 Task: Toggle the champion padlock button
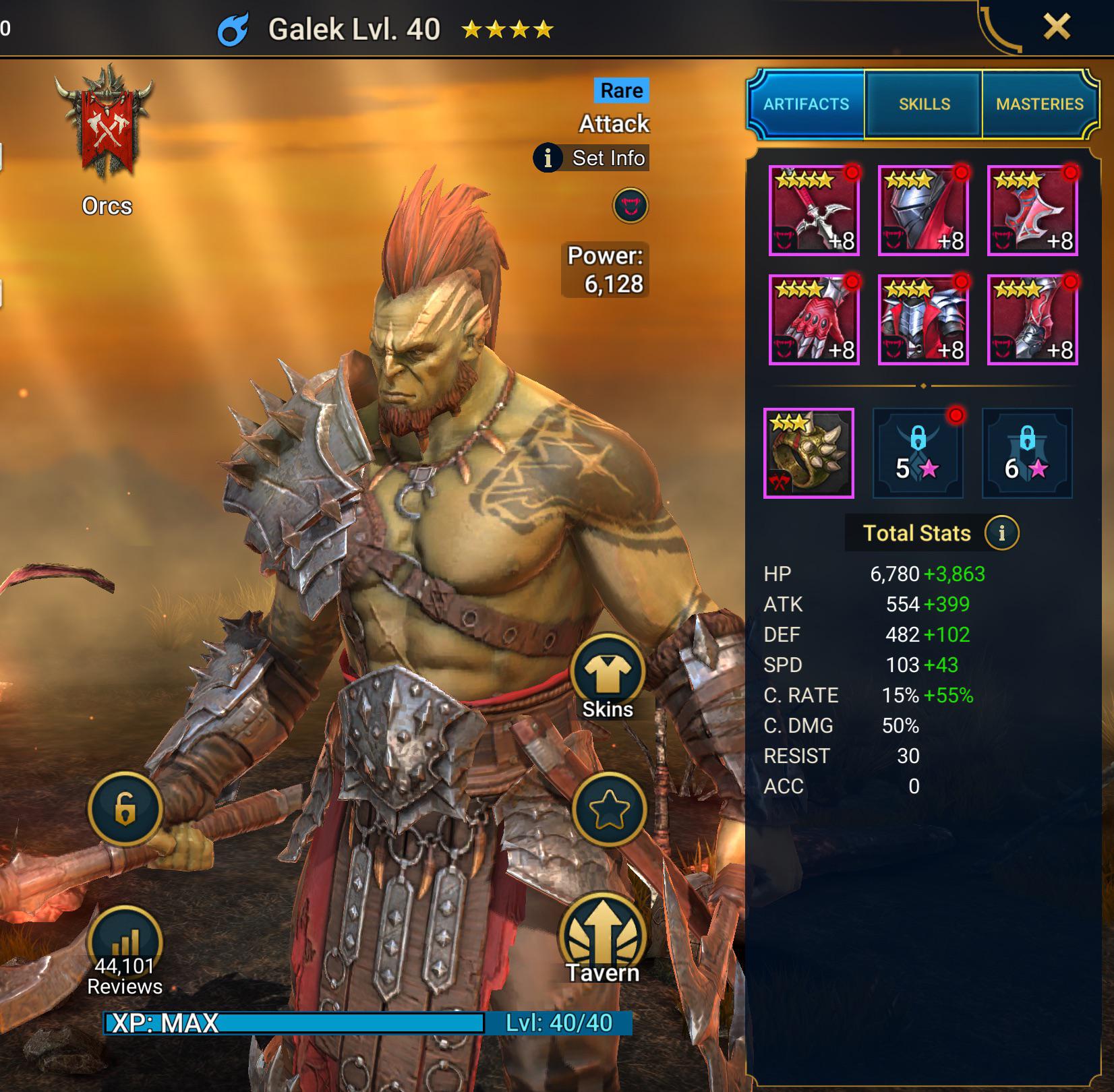click(125, 808)
